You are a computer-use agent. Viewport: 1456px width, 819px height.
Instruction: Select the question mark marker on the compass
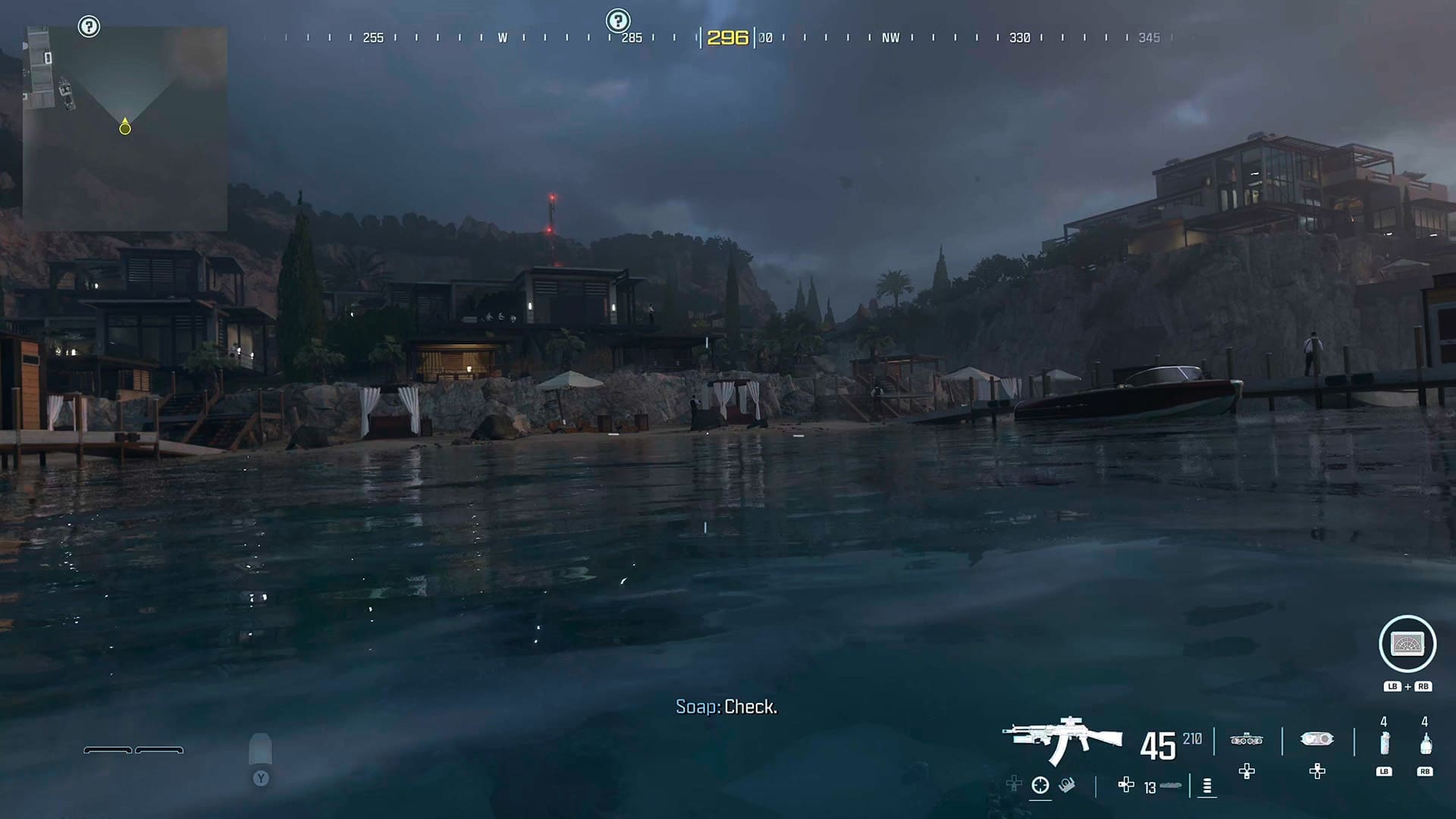pyautogui.click(x=618, y=20)
